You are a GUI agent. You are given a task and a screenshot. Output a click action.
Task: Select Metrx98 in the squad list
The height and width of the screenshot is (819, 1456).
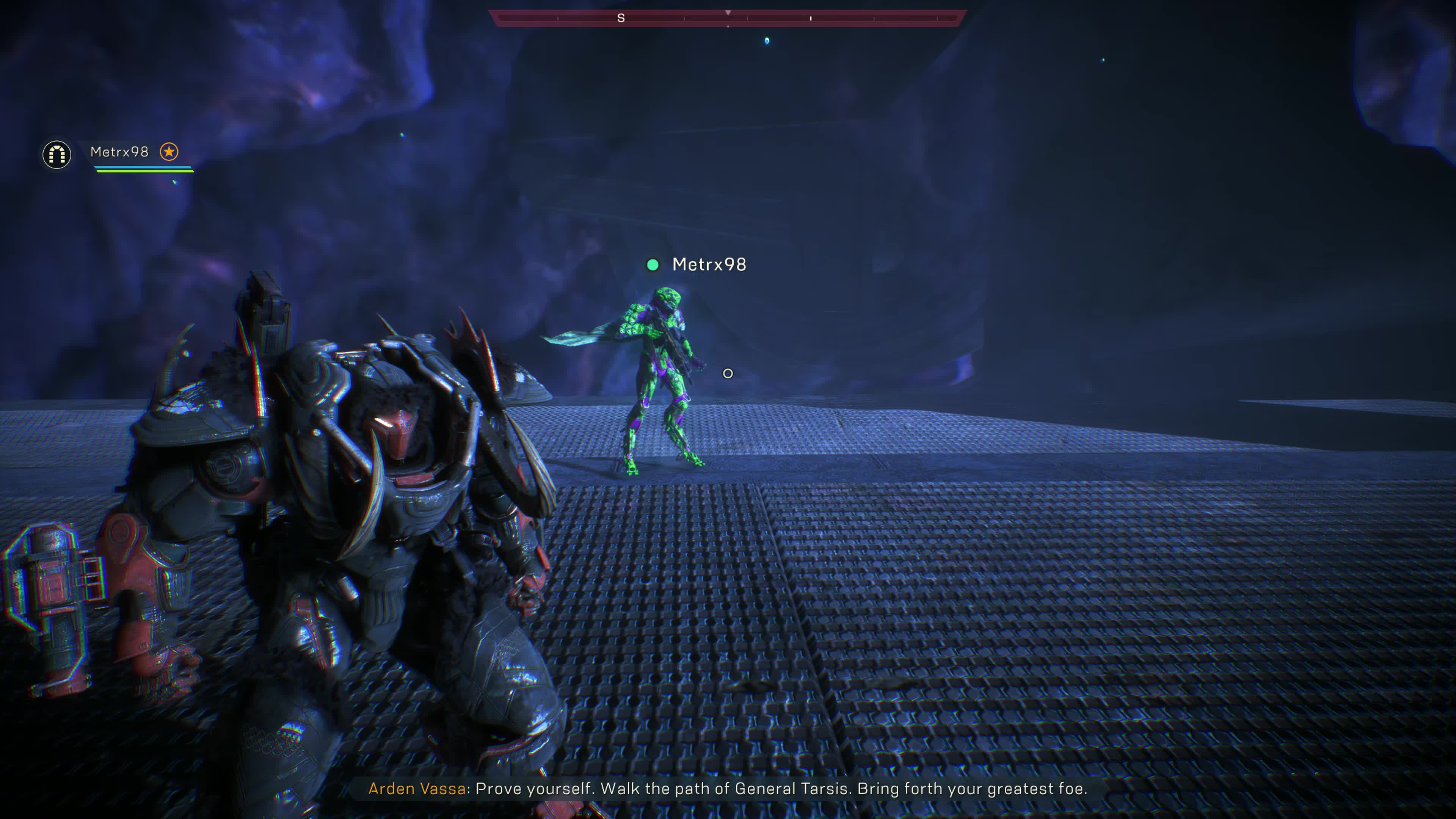coord(119,152)
